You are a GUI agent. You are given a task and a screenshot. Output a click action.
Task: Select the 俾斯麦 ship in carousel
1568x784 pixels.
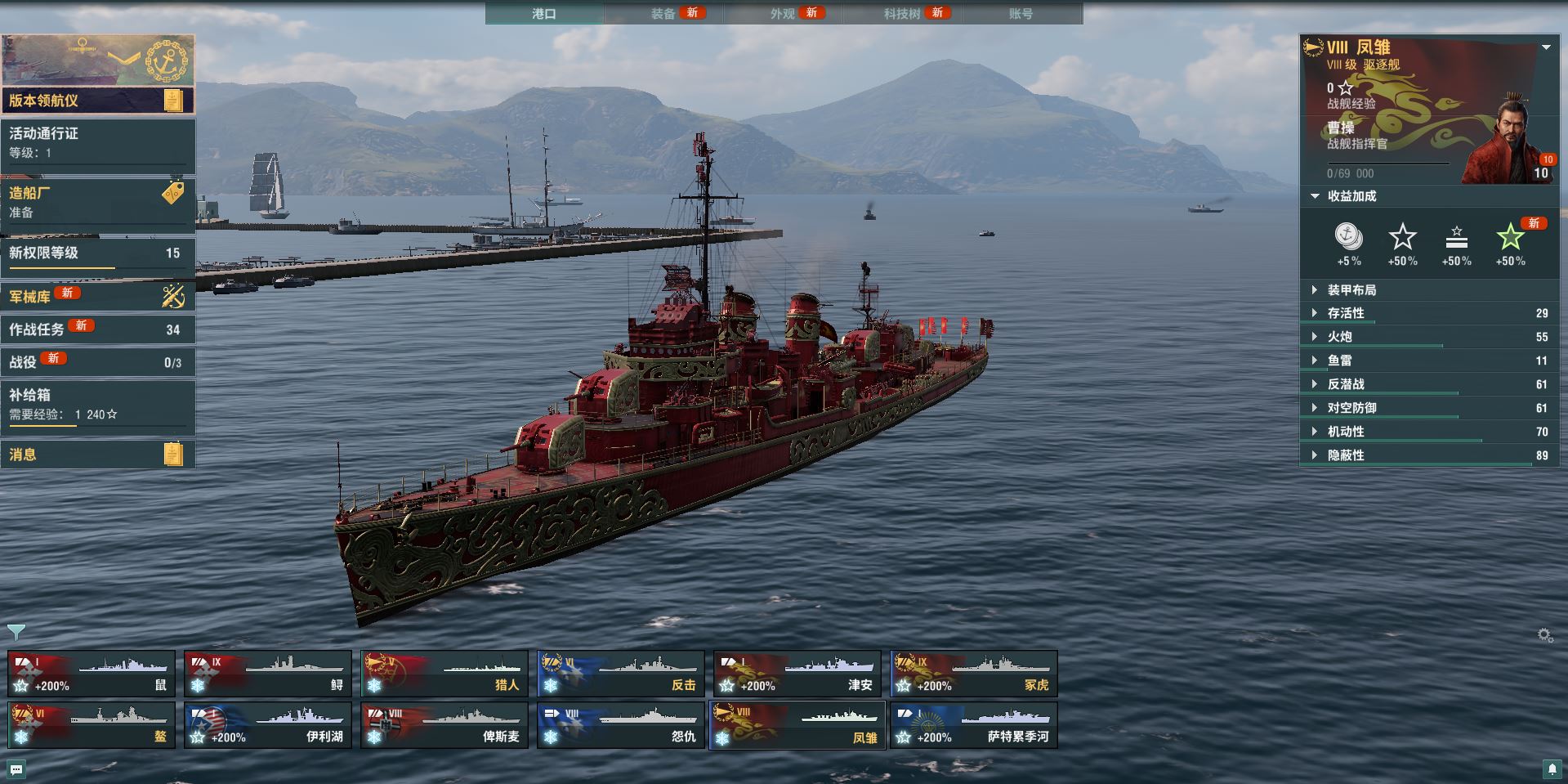pos(444,725)
